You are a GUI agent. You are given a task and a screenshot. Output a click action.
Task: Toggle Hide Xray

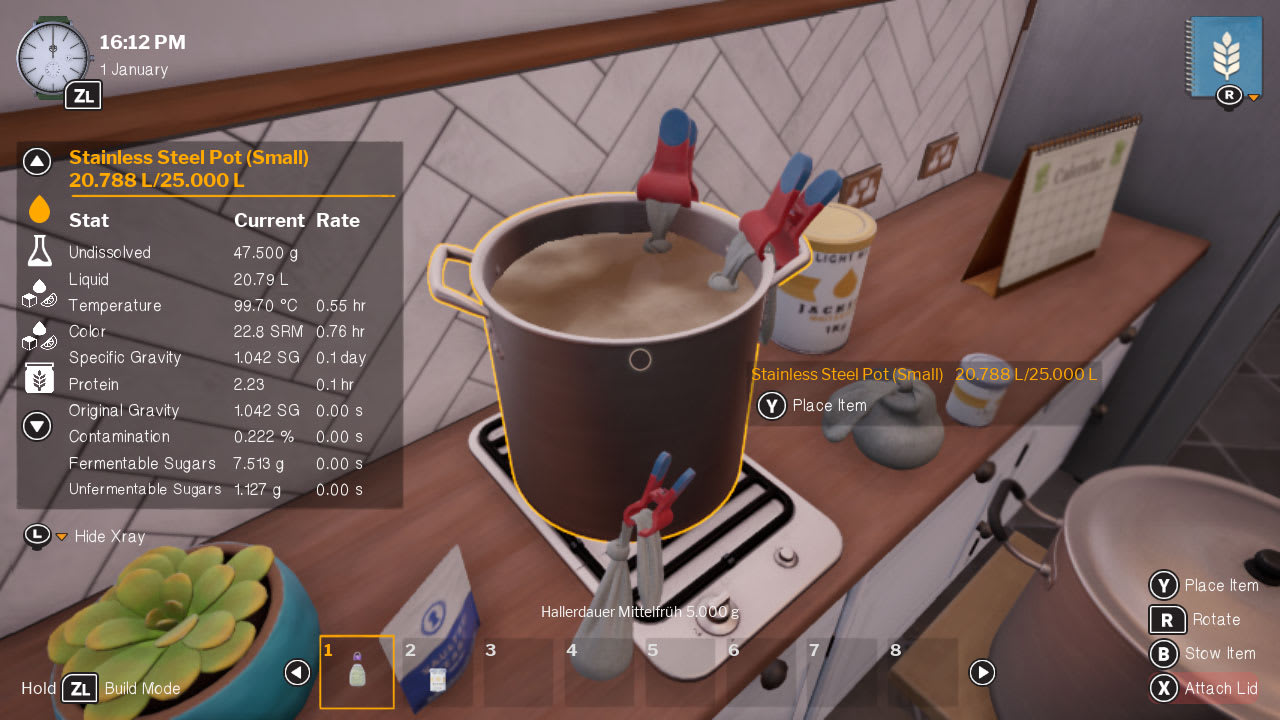click(110, 537)
